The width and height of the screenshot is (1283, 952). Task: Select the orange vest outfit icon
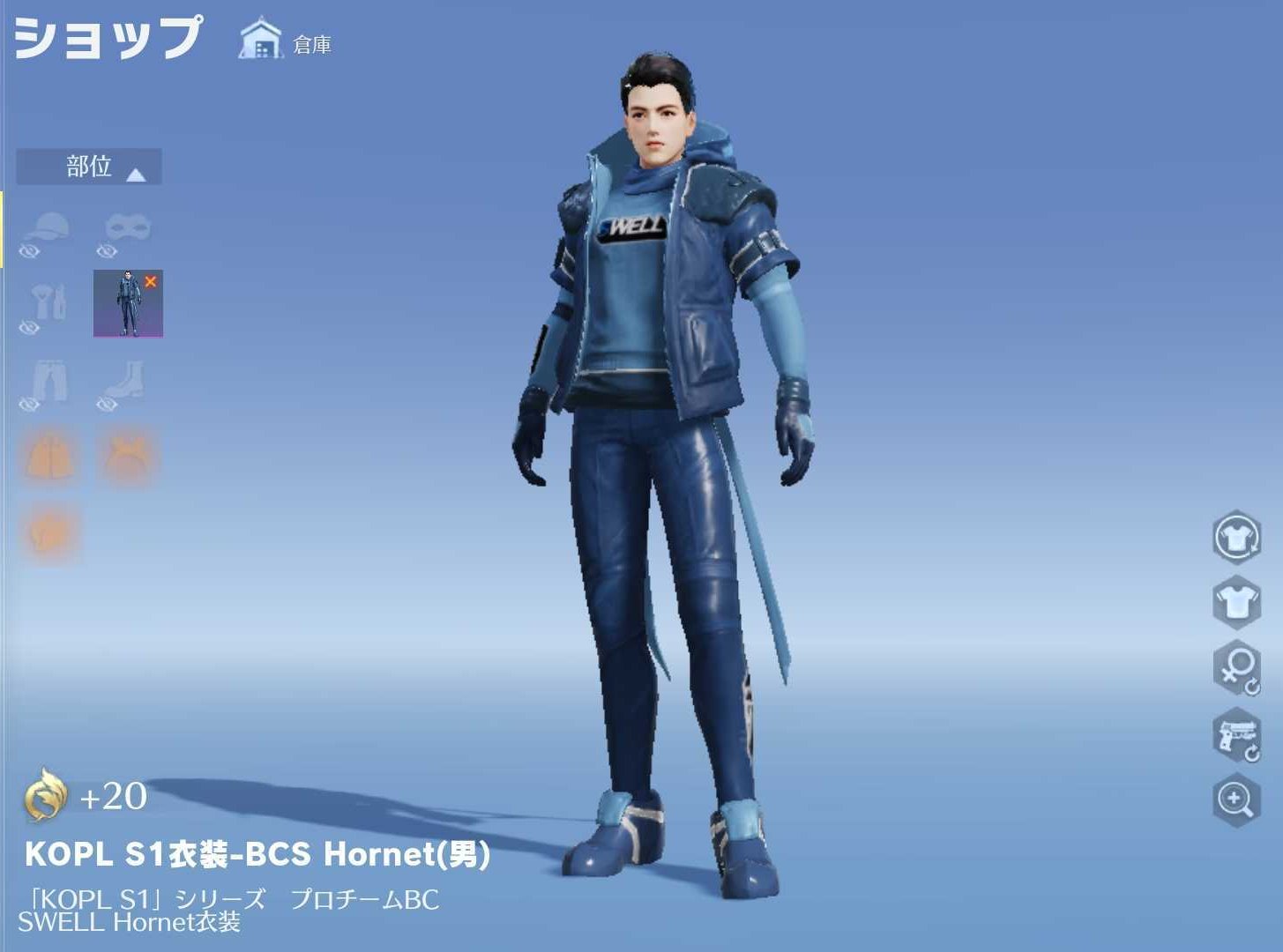coord(48,454)
